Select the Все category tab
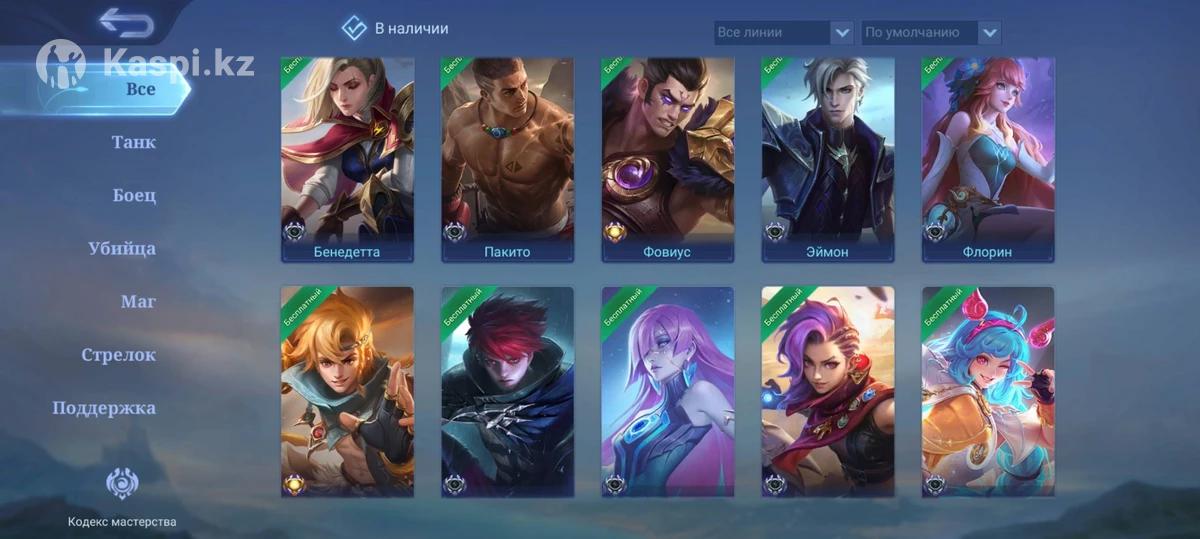The image size is (1200, 539). (140, 89)
